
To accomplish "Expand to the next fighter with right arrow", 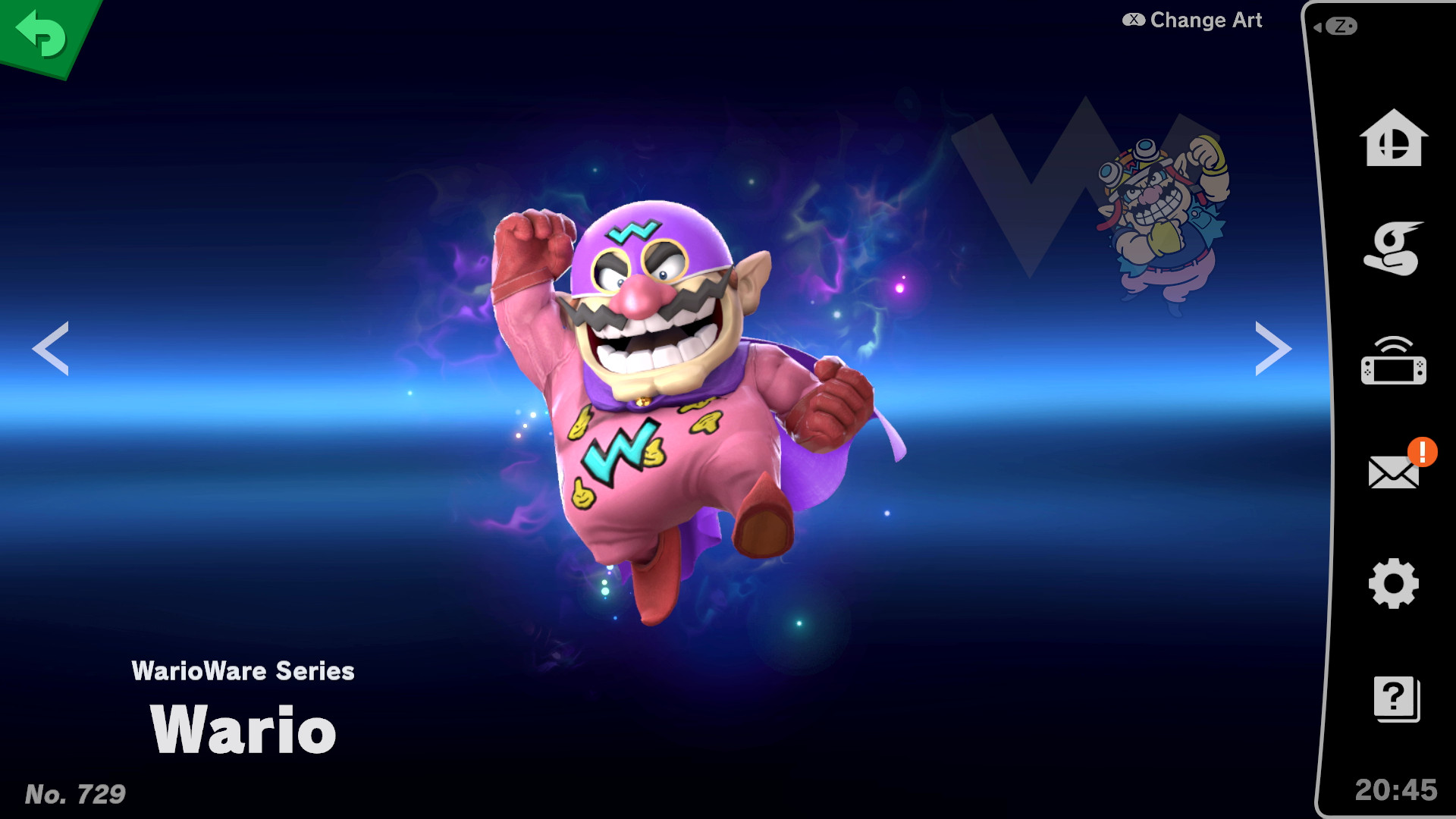I will 1276,347.
